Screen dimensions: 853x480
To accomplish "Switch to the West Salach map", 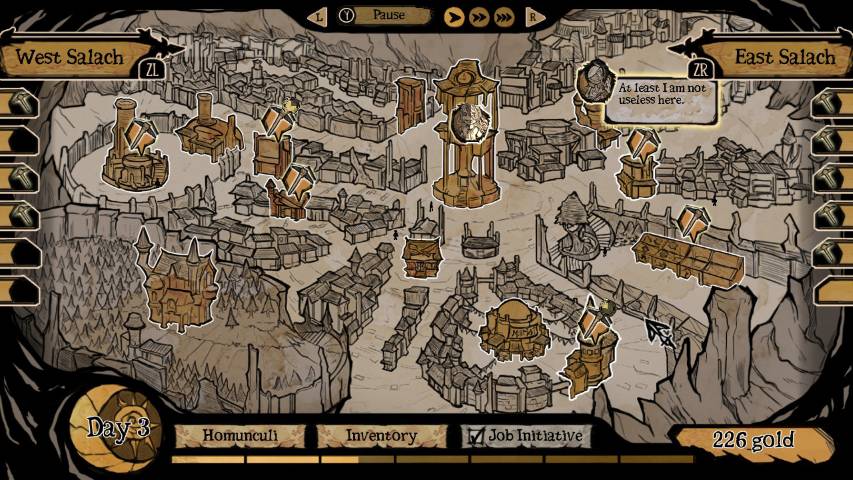I will pyautogui.click(x=70, y=56).
